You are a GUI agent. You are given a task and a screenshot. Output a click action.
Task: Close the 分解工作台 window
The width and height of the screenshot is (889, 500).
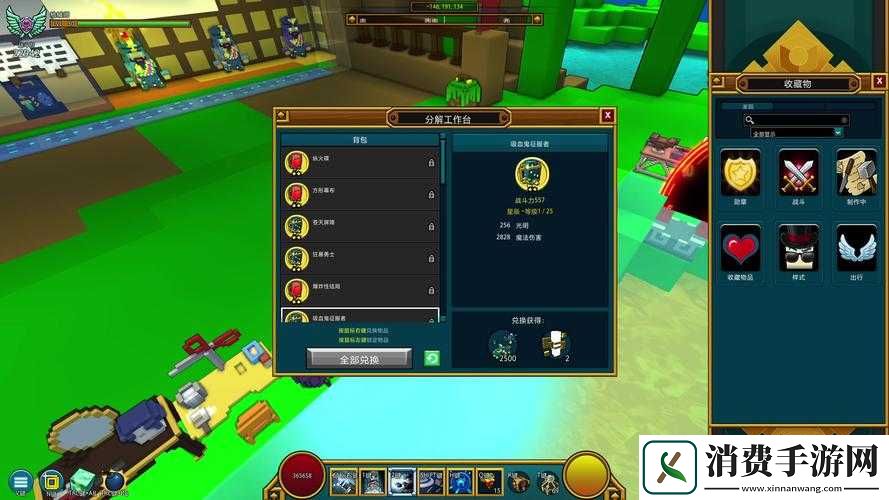(x=607, y=116)
